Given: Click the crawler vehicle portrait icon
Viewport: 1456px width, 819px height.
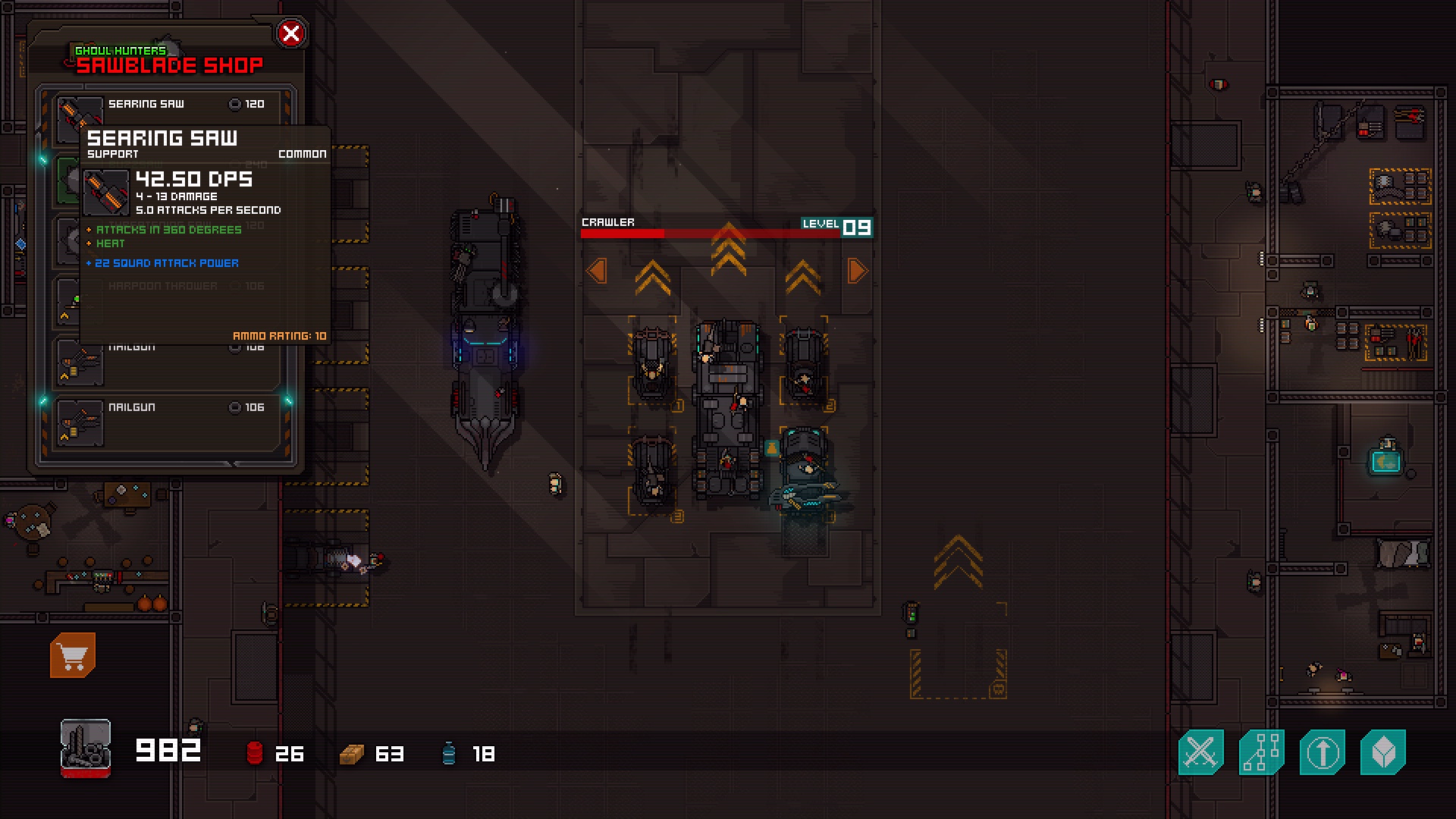Looking at the screenshot, I should [x=86, y=748].
